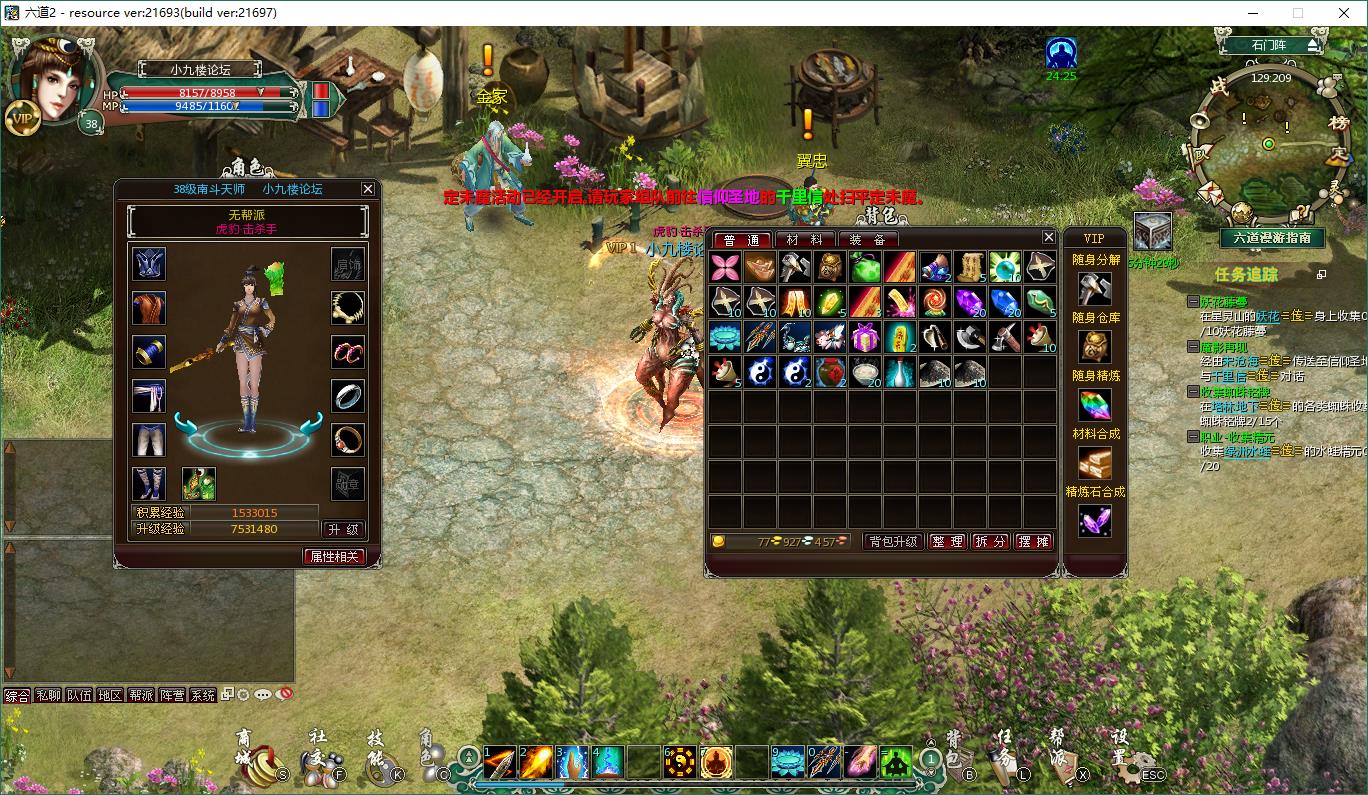
Task: Minimize the game window
Action: pyautogui.click(x=1255, y=13)
